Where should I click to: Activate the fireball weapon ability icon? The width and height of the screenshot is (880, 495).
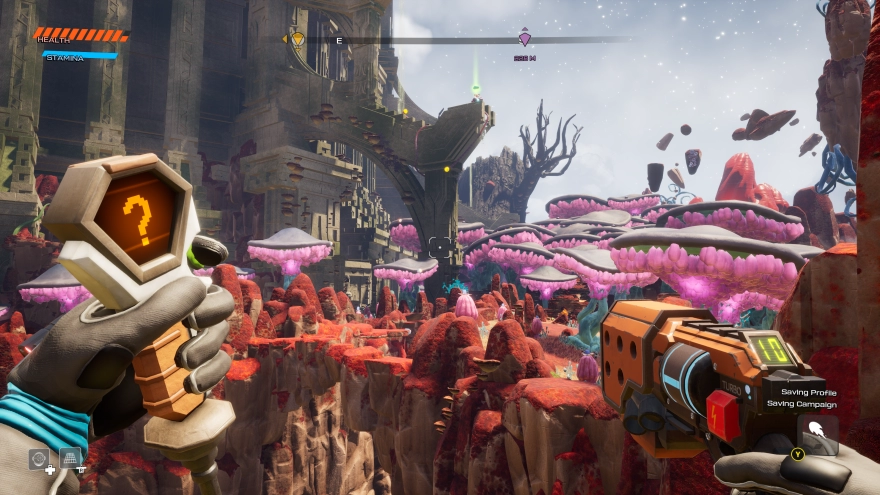pyautogui.click(x=817, y=431)
